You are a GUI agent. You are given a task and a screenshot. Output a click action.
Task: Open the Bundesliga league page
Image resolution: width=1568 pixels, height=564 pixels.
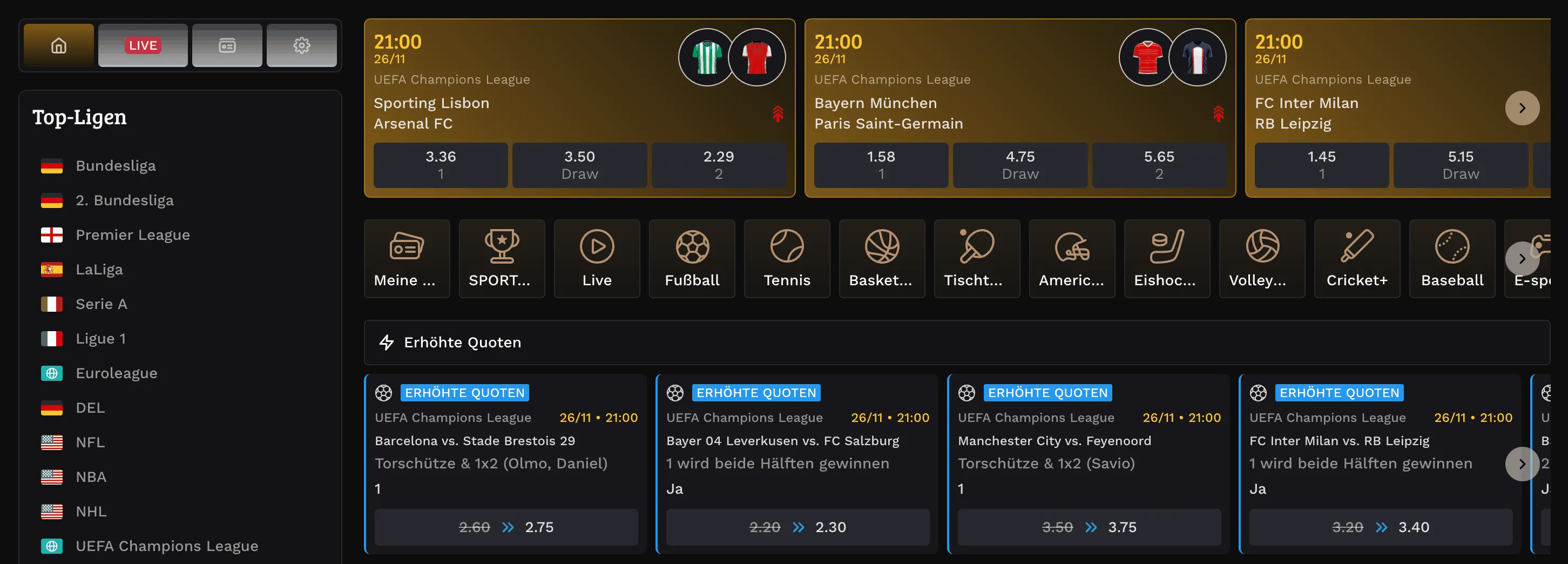(x=116, y=165)
